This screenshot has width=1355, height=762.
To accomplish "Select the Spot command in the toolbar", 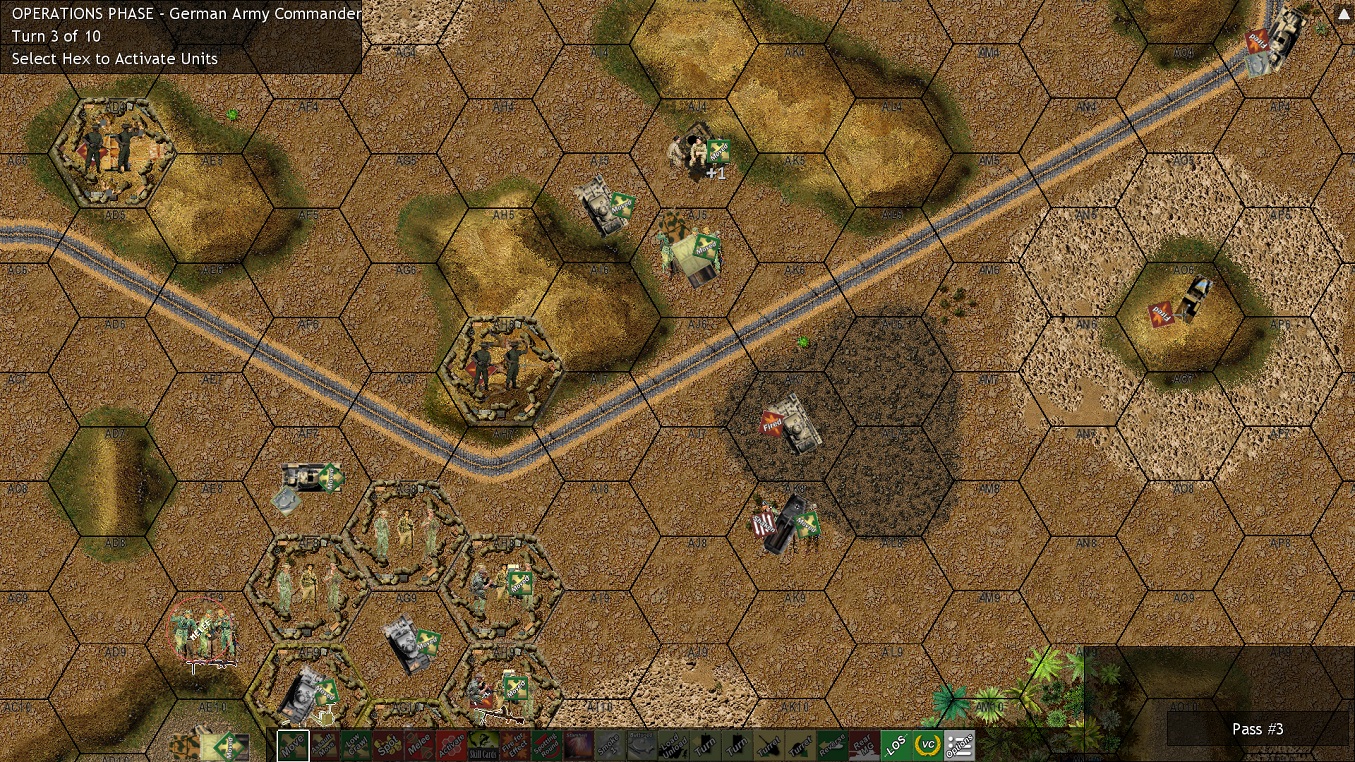I will click(x=387, y=744).
